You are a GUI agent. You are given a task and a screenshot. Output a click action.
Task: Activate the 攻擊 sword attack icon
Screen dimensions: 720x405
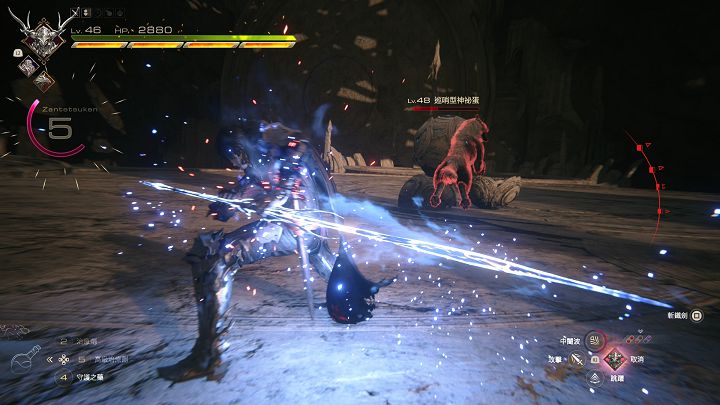tap(578, 358)
